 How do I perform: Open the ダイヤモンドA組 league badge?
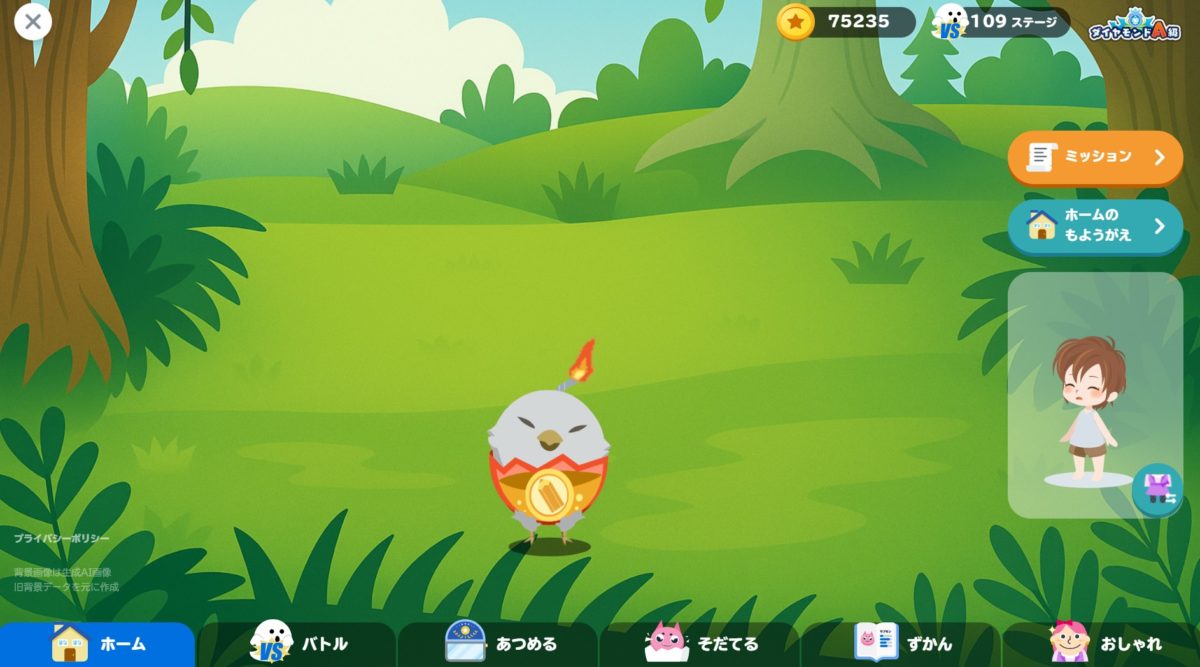(x=1134, y=24)
